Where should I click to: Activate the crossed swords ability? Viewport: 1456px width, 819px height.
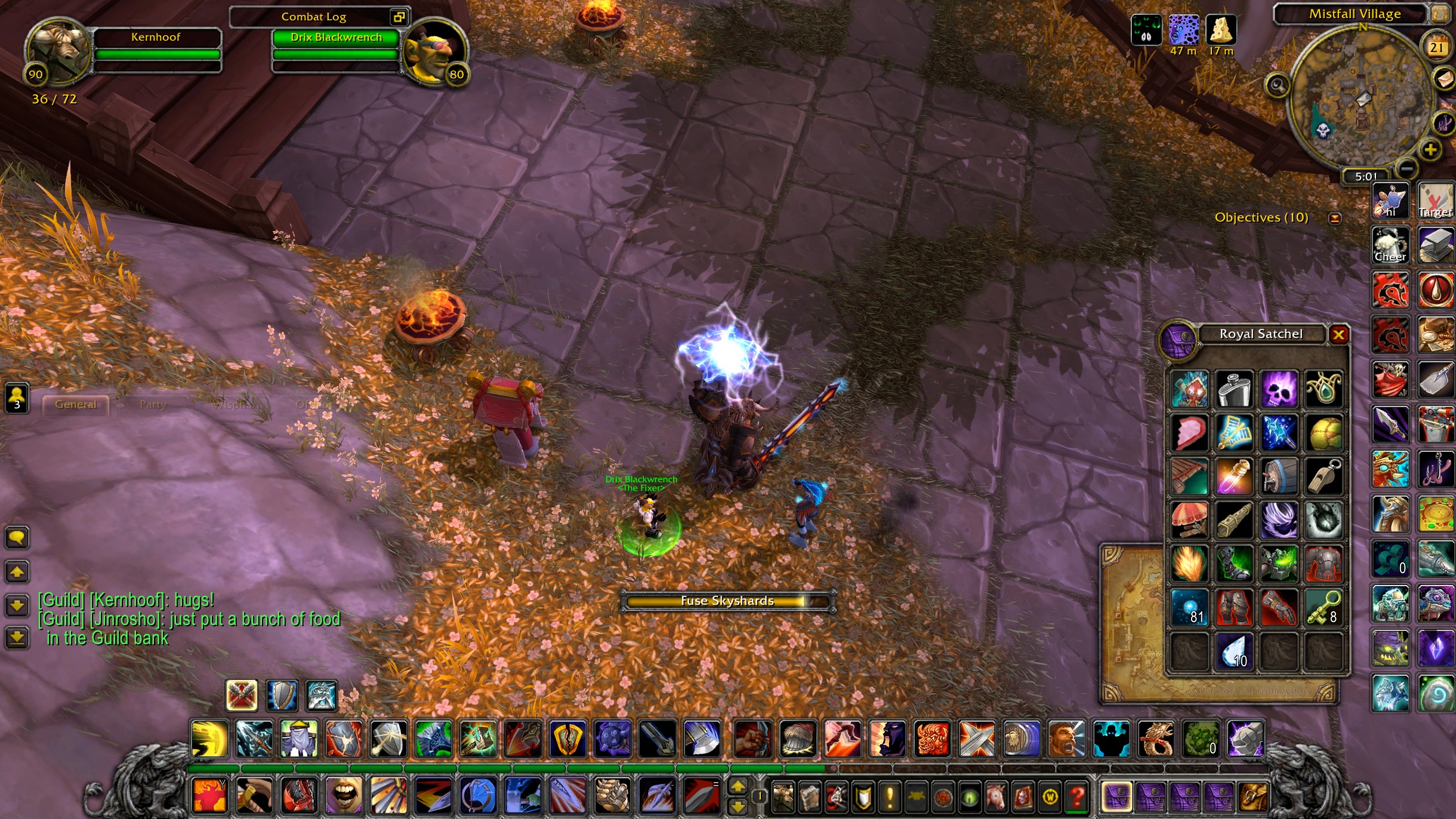point(977,738)
